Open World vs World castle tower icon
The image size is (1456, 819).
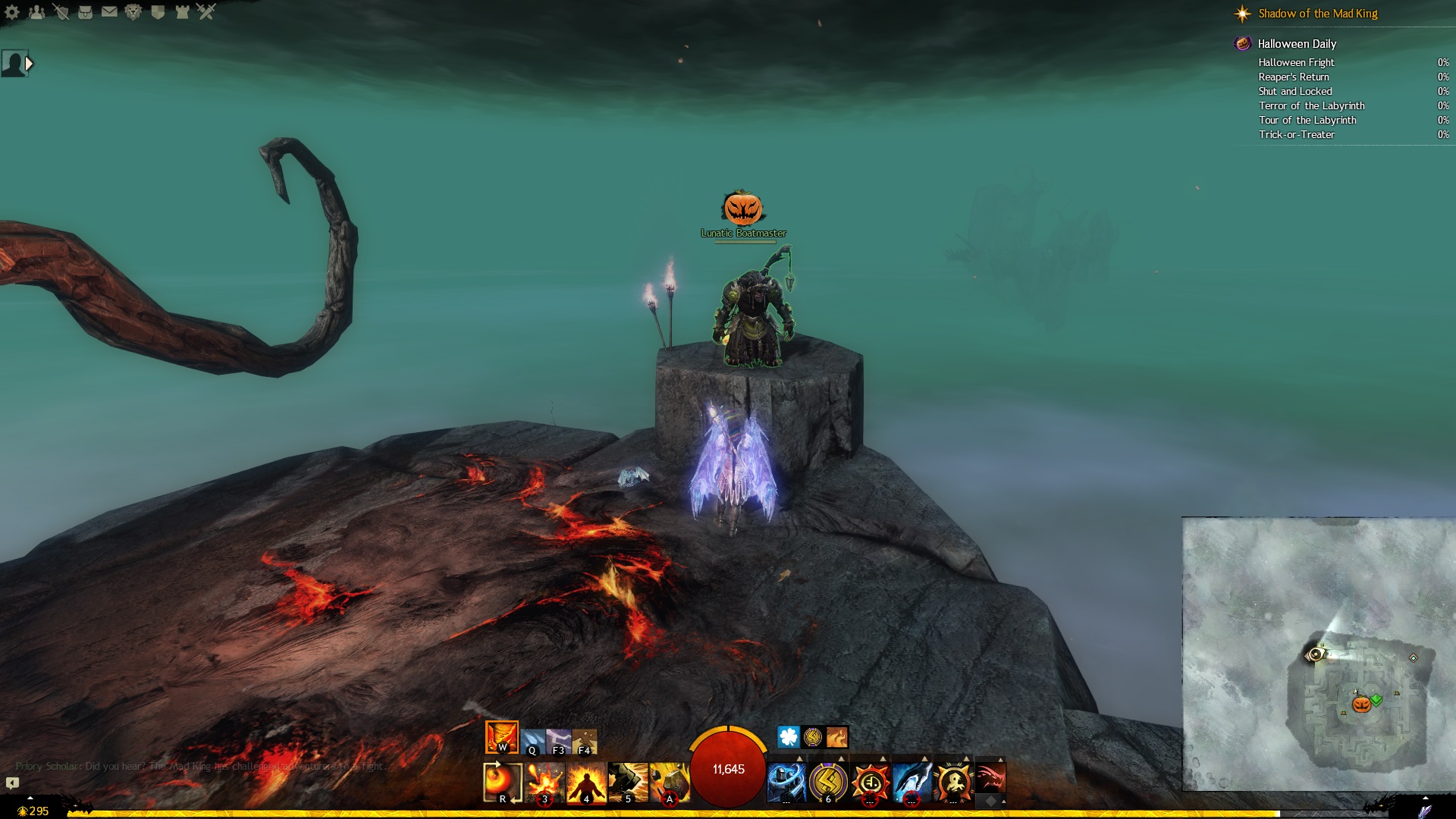click(182, 12)
